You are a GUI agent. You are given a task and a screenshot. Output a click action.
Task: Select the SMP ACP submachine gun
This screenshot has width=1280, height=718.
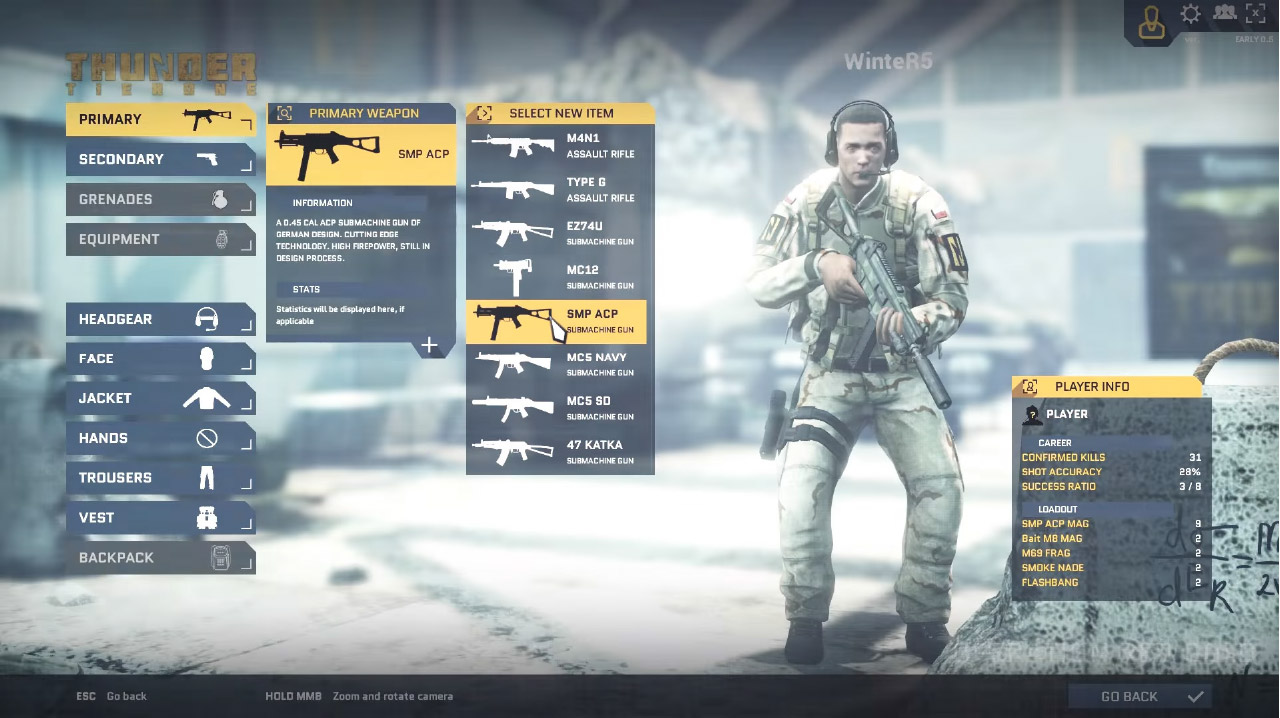(560, 321)
